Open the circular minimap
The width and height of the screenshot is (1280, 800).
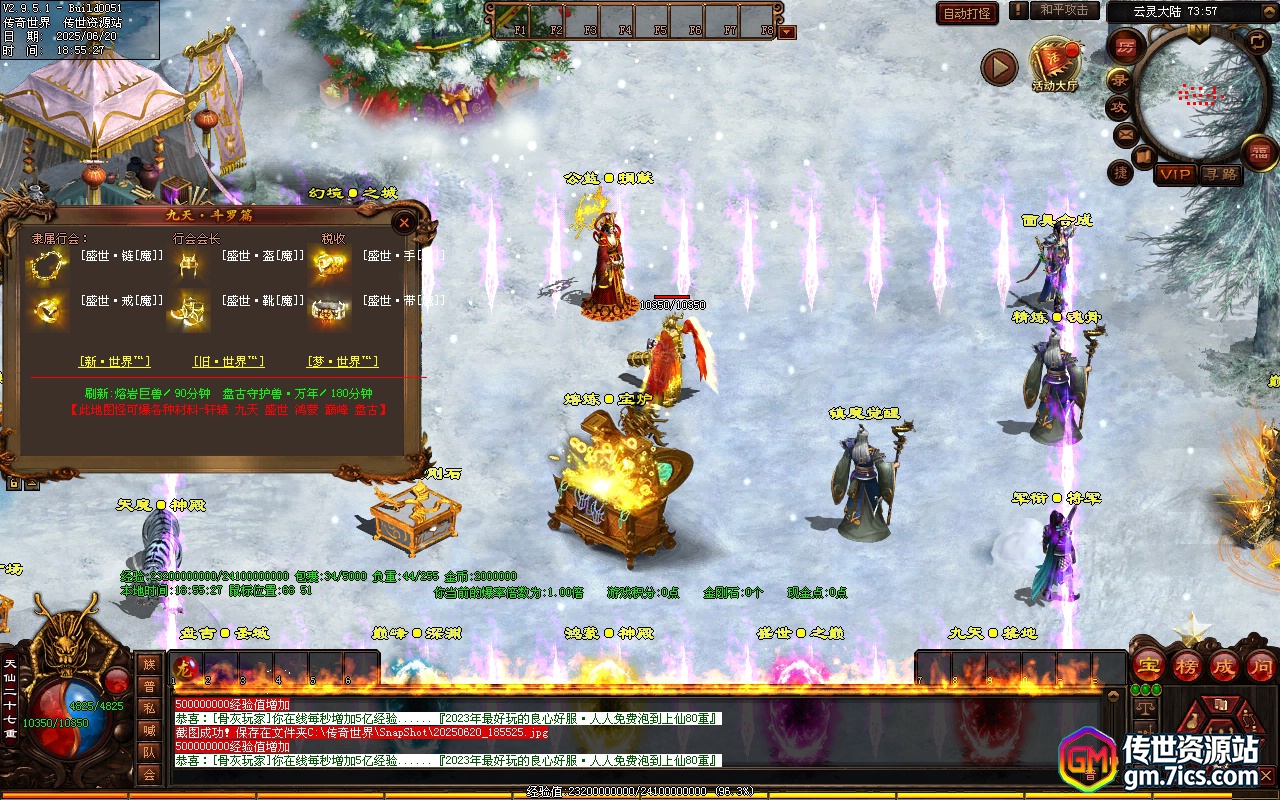click(x=1190, y=97)
